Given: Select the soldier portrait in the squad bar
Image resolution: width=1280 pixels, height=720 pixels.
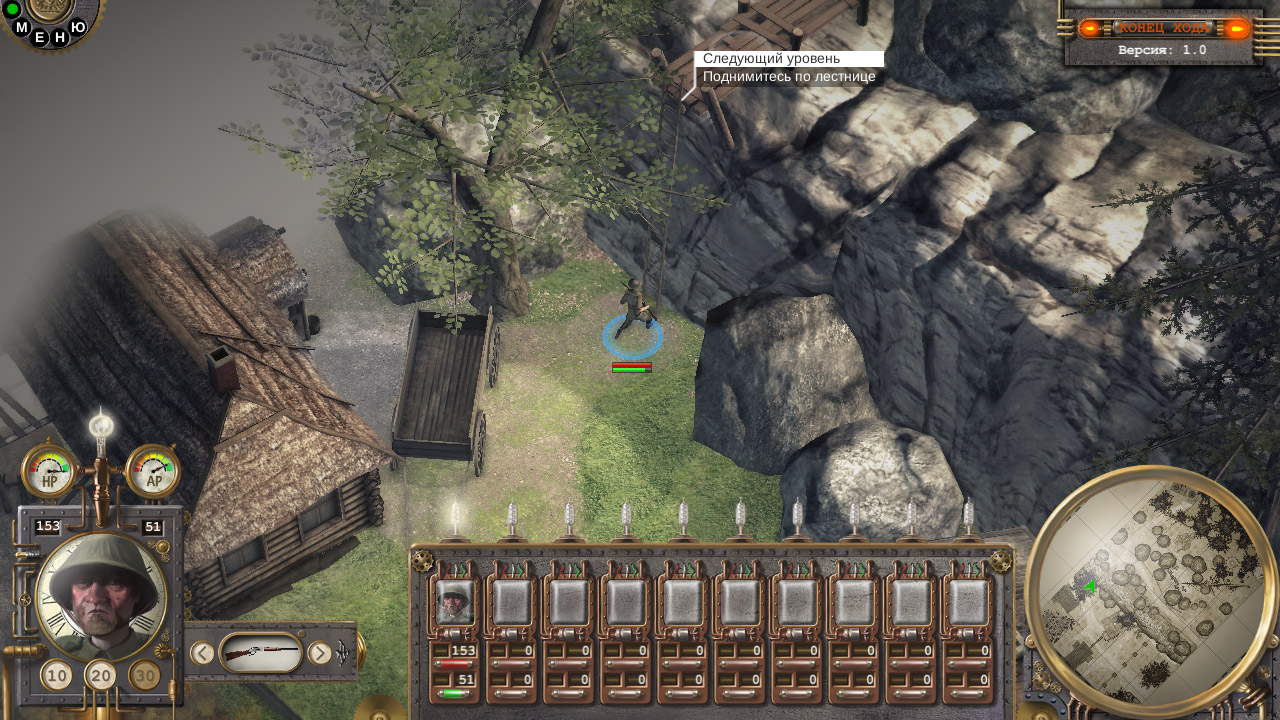Looking at the screenshot, I should [x=456, y=602].
